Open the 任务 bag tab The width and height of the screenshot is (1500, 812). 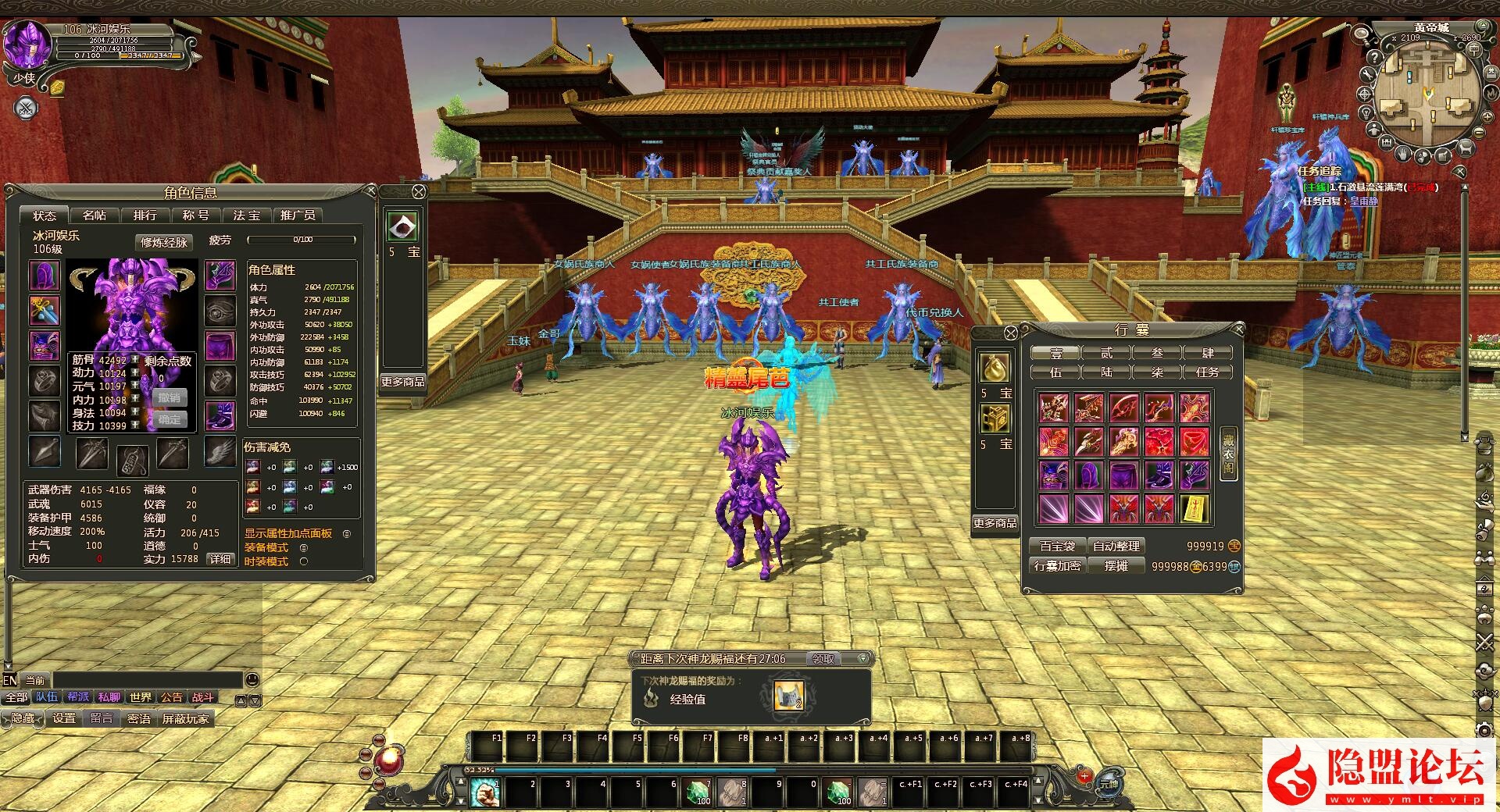pos(1207,372)
